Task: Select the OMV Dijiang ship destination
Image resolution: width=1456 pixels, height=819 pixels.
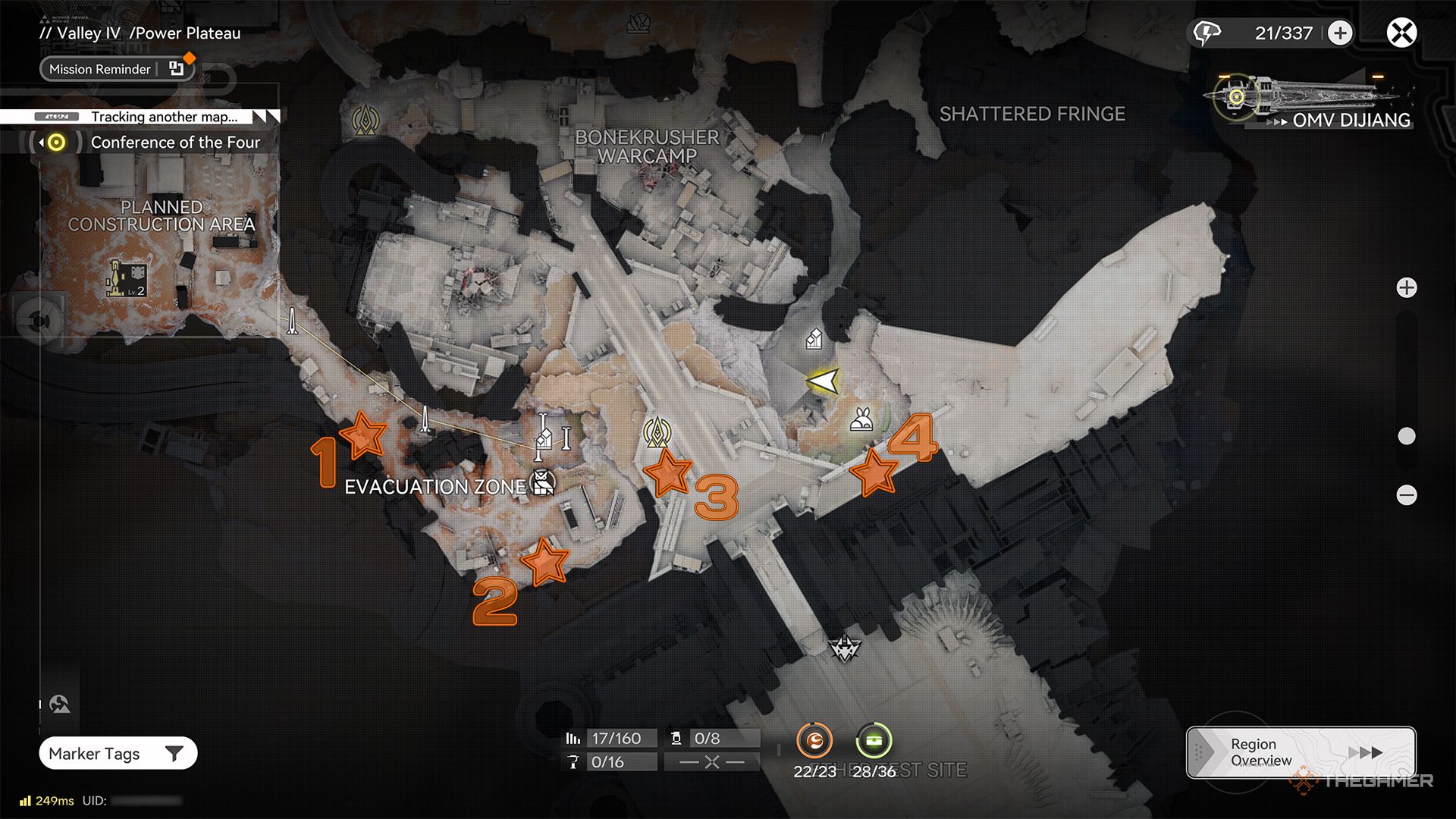Action: tap(1312, 102)
